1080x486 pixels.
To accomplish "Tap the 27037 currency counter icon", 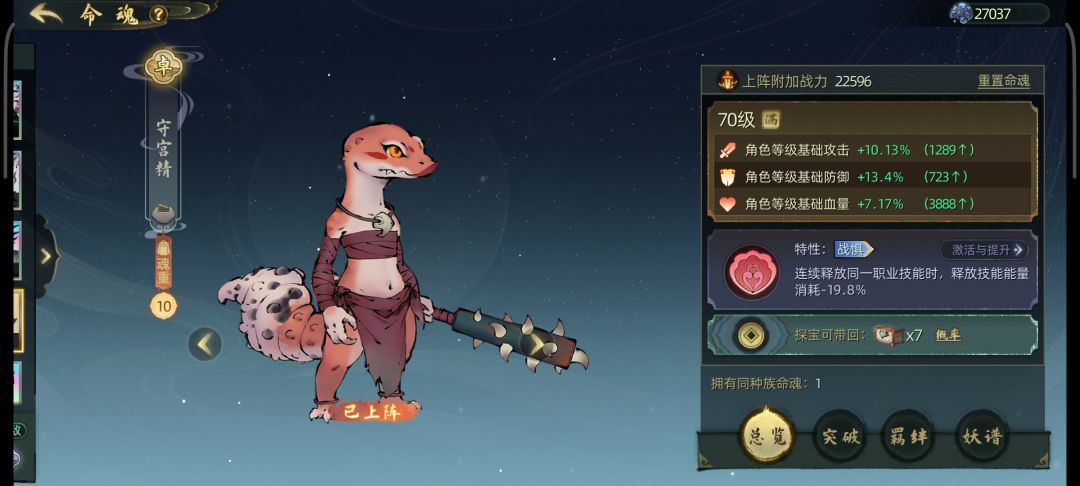I will point(961,13).
